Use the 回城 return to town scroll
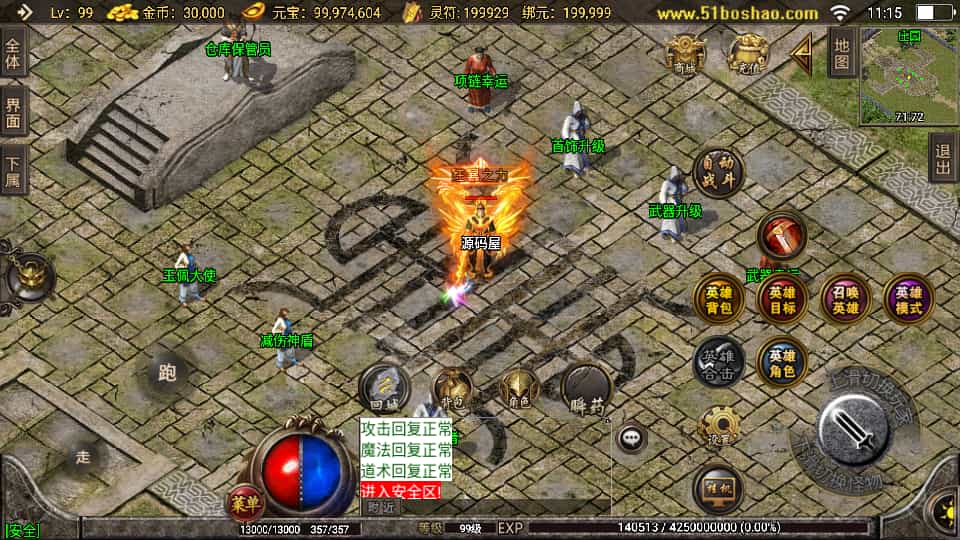 point(383,390)
